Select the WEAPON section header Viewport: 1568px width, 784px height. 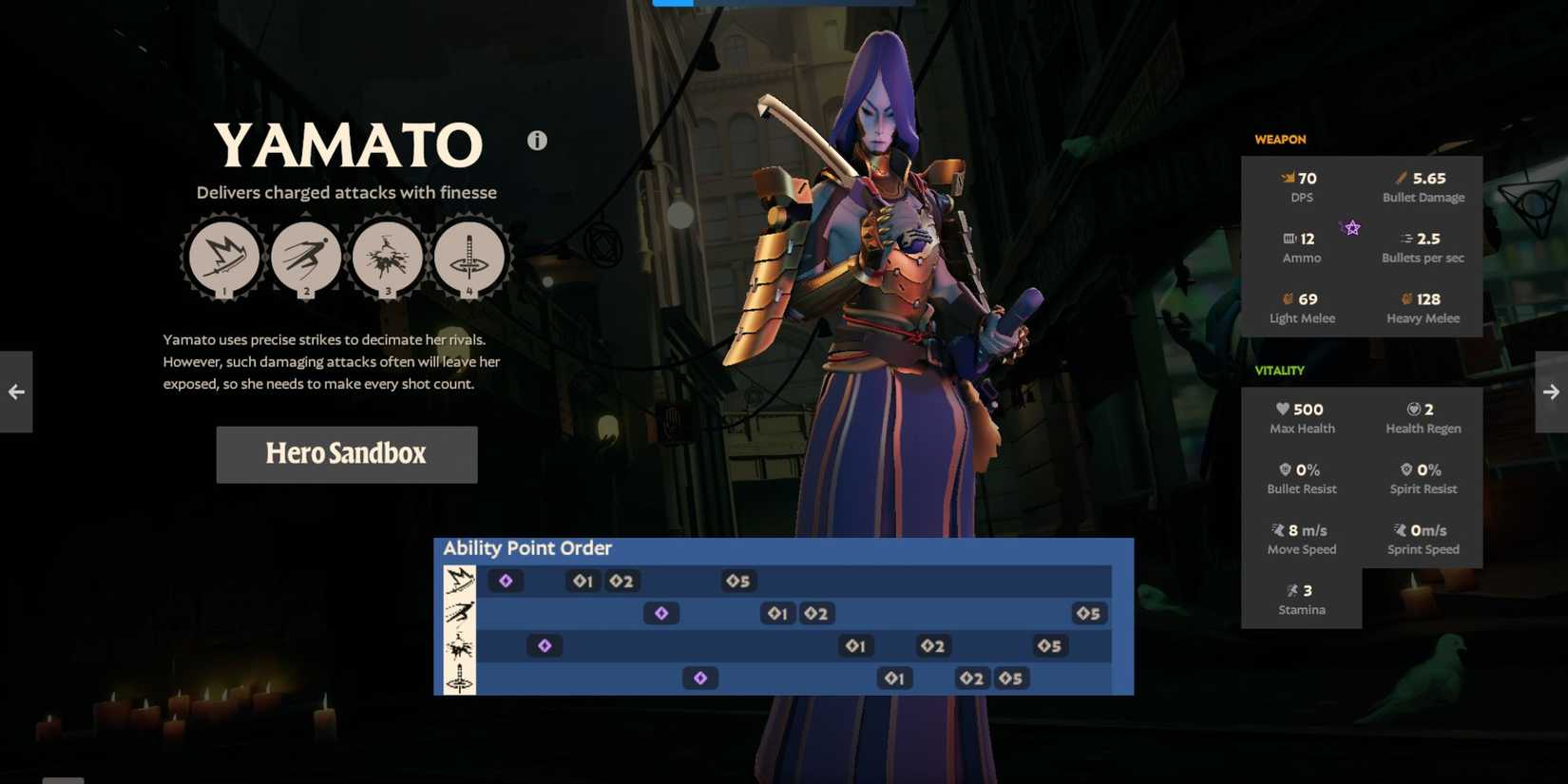pos(1279,139)
